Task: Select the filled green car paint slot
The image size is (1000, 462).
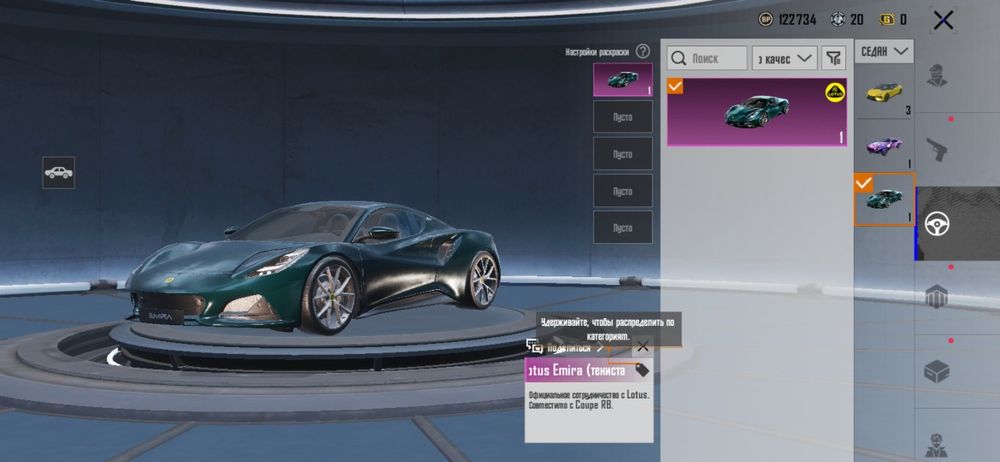Action: 622,79
